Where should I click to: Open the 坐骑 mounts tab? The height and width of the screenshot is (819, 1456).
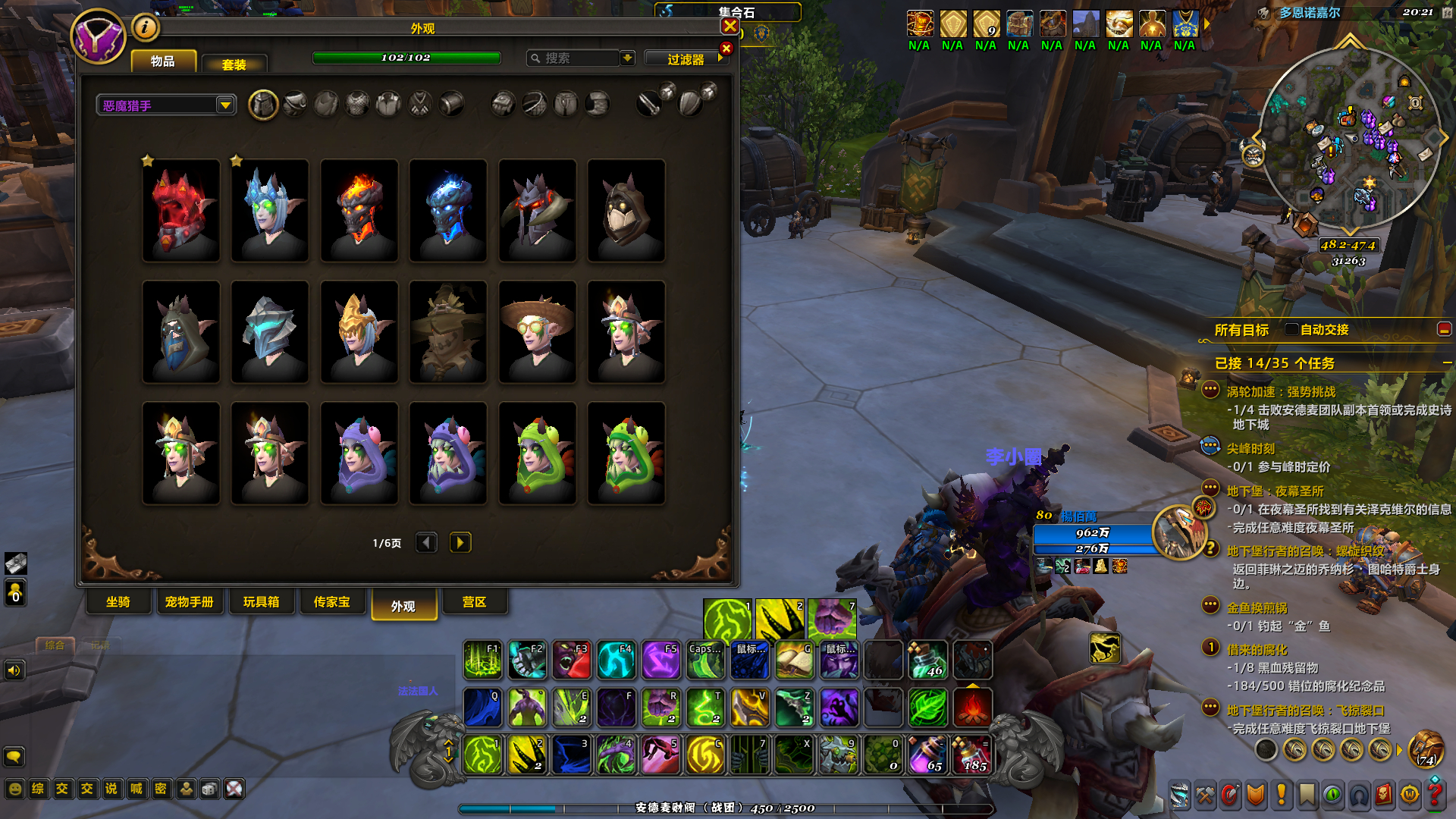point(118,602)
